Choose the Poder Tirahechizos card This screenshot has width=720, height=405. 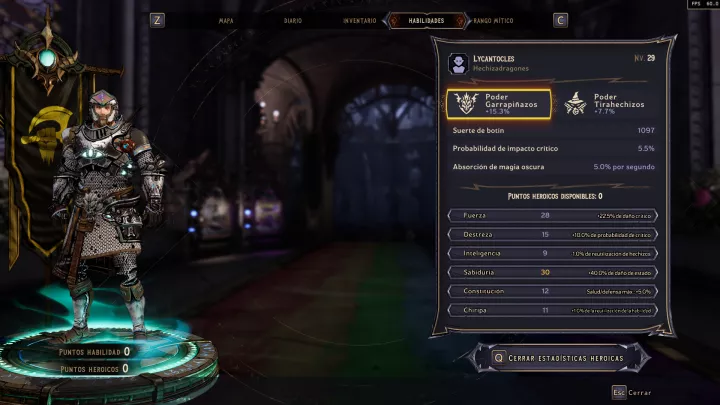click(x=605, y=104)
